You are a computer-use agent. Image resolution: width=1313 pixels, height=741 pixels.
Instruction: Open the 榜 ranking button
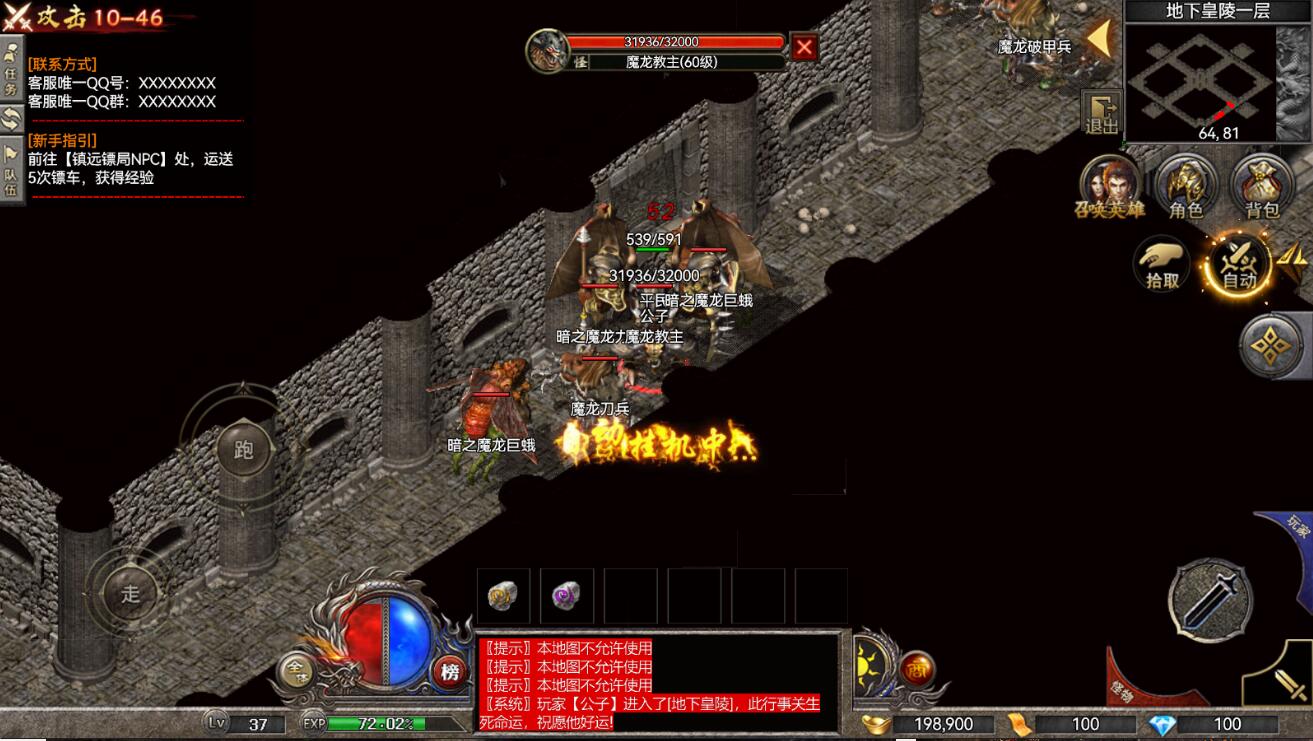click(x=450, y=672)
